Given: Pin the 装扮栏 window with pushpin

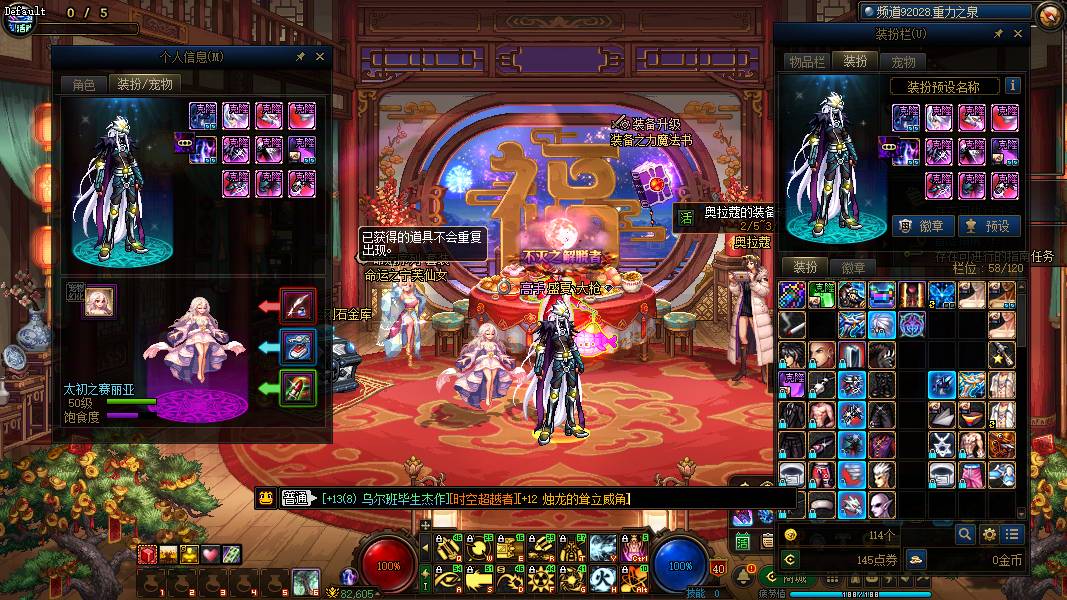Looking at the screenshot, I should pos(998,34).
